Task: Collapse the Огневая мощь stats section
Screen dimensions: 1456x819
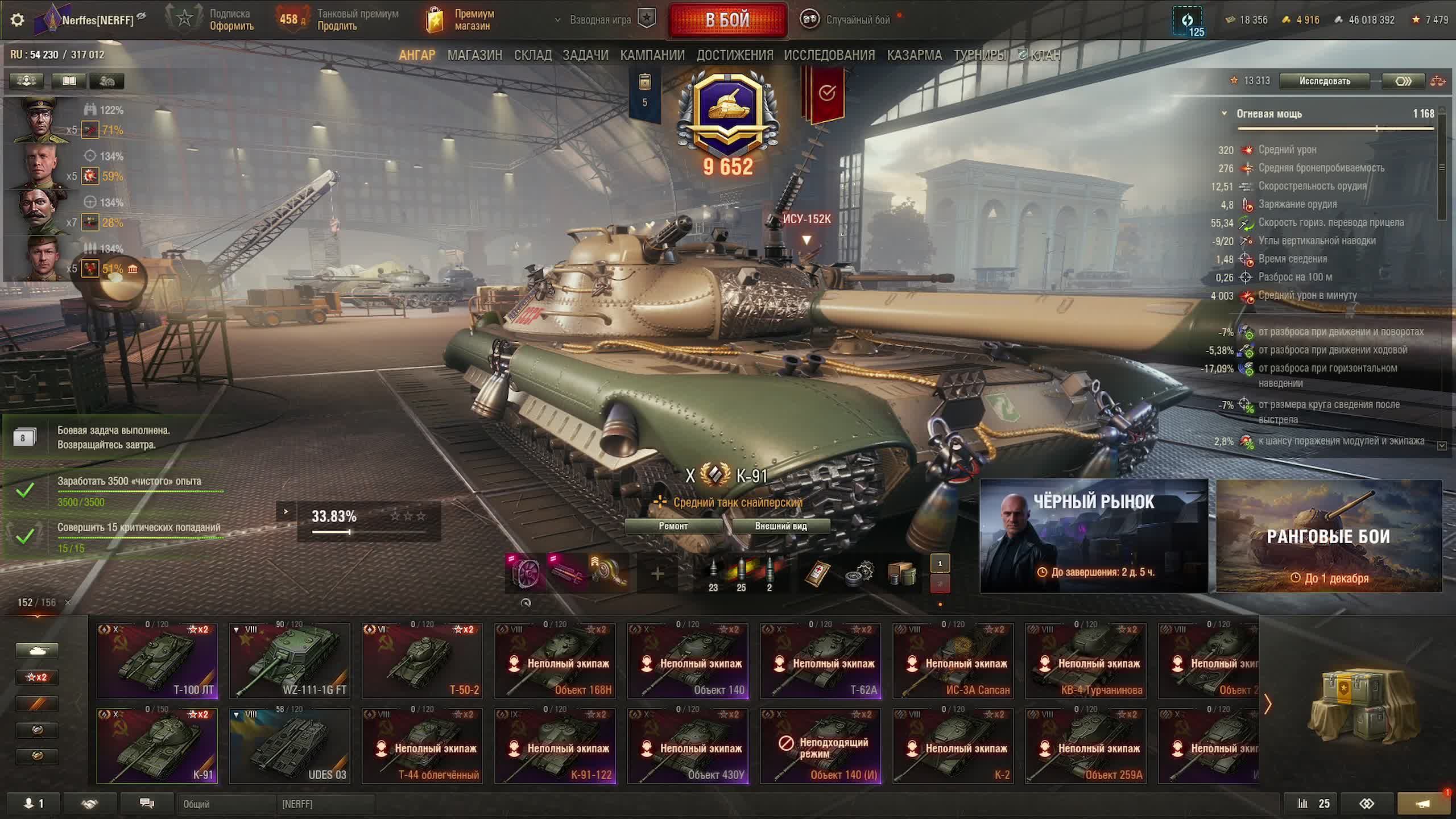Action: tap(1225, 114)
